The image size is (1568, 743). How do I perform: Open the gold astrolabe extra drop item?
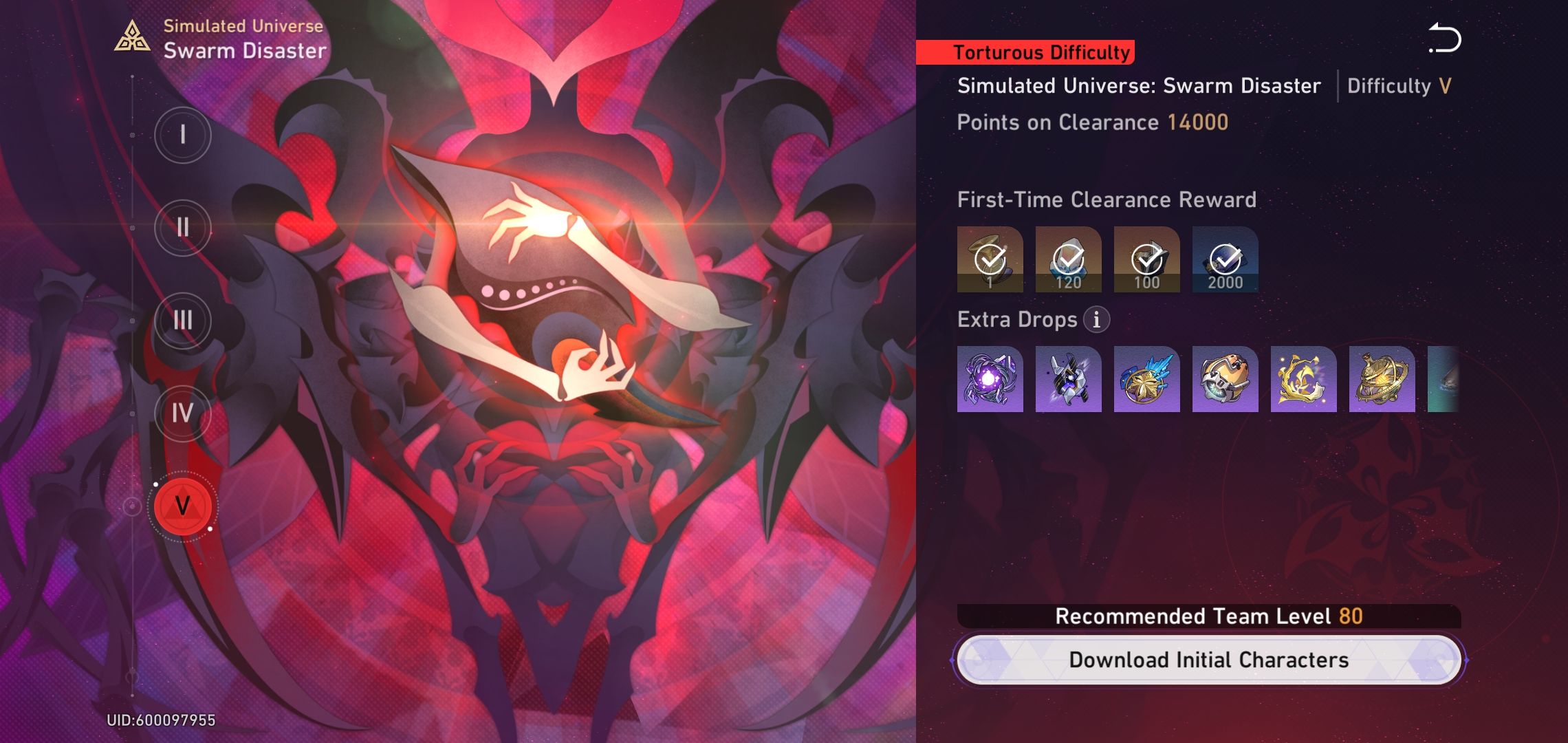click(1381, 379)
